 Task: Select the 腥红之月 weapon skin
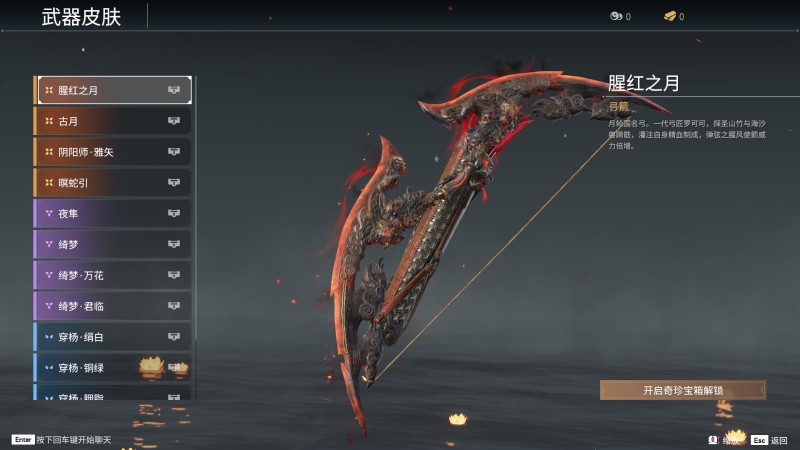[x=113, y=90]
